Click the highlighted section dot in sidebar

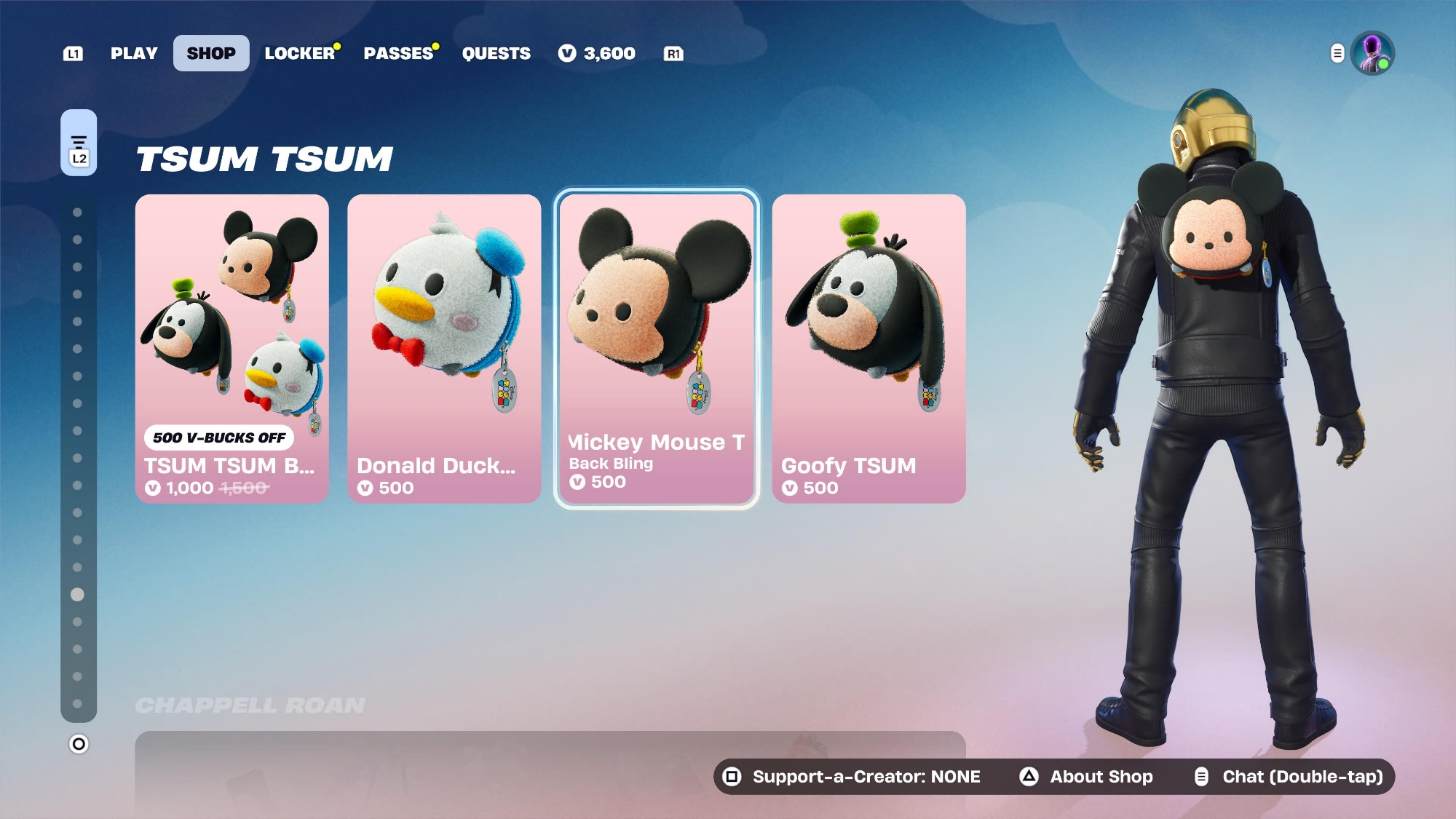pos(77,595)
